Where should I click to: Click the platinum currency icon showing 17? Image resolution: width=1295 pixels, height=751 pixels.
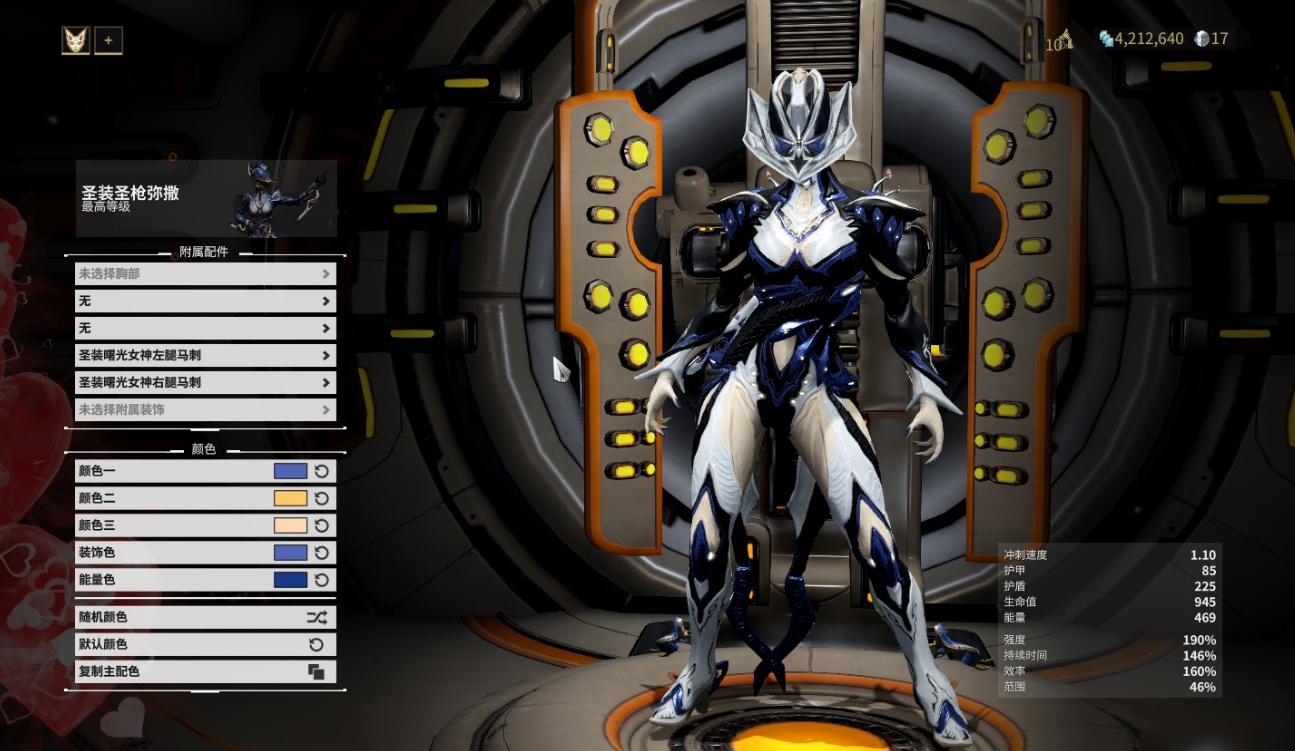click(1202, 39)
